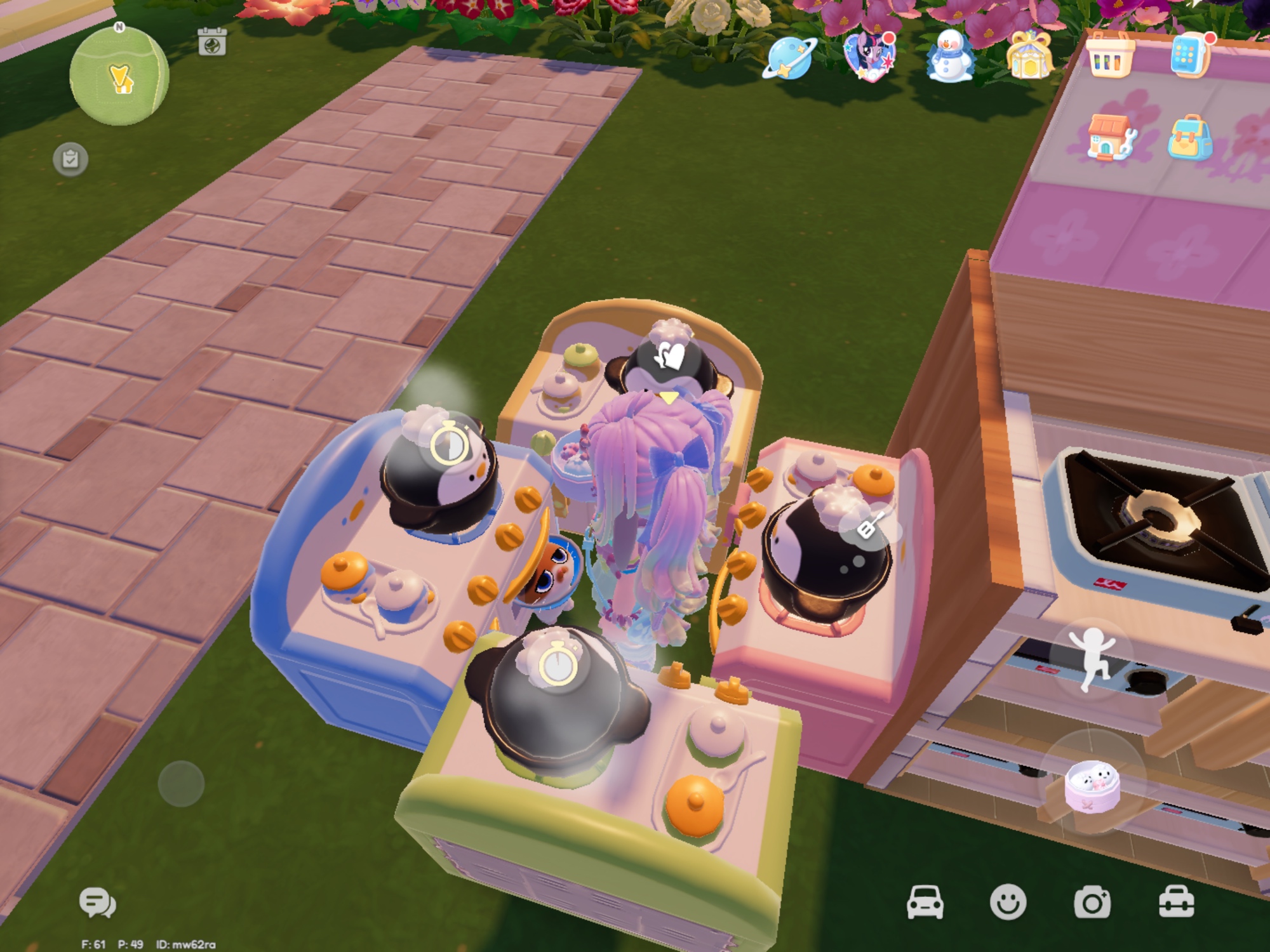This screenshot has height=952, width=1270.
Task: Open the blue phone menu
Action: pyautogui.click(x=1189, y=56)
